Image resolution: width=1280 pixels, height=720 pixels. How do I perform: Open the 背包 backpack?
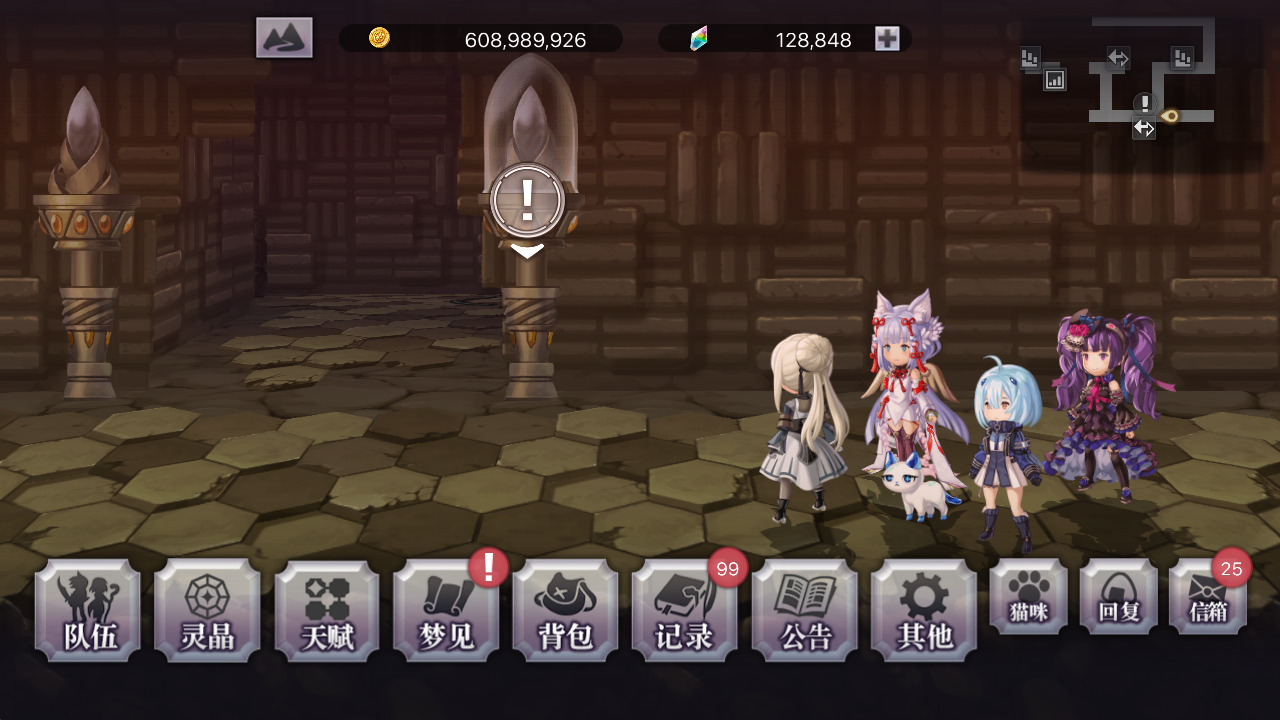point(566,610)
